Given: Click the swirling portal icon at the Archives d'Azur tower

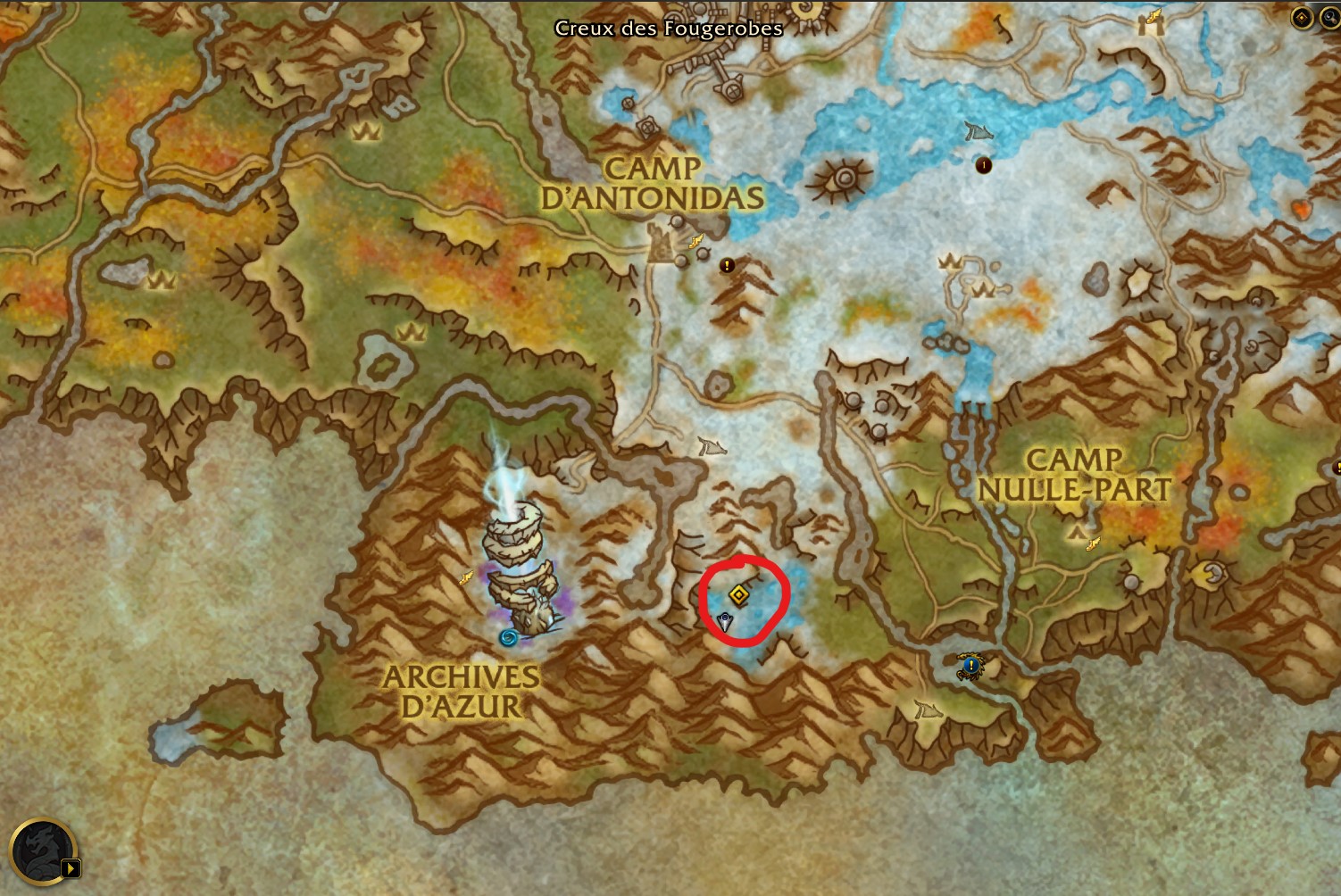Looking at the screenshot, I should pyautogui.click(x=507, y=636).
